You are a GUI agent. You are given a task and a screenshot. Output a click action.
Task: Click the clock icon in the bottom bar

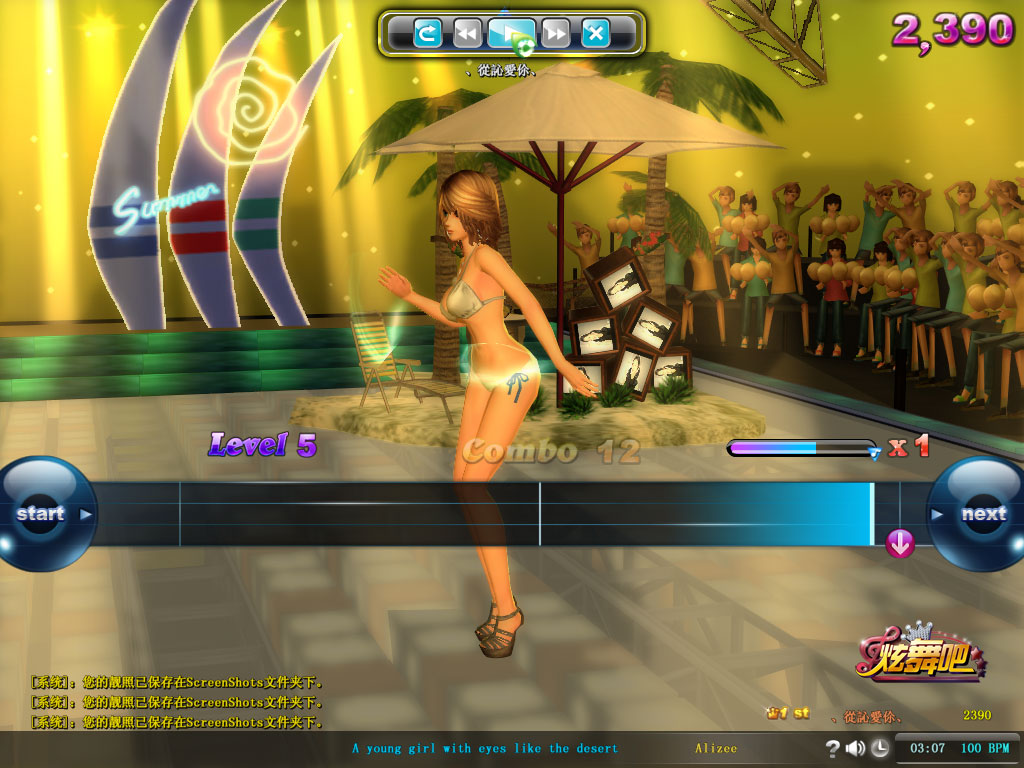point(879,748)
